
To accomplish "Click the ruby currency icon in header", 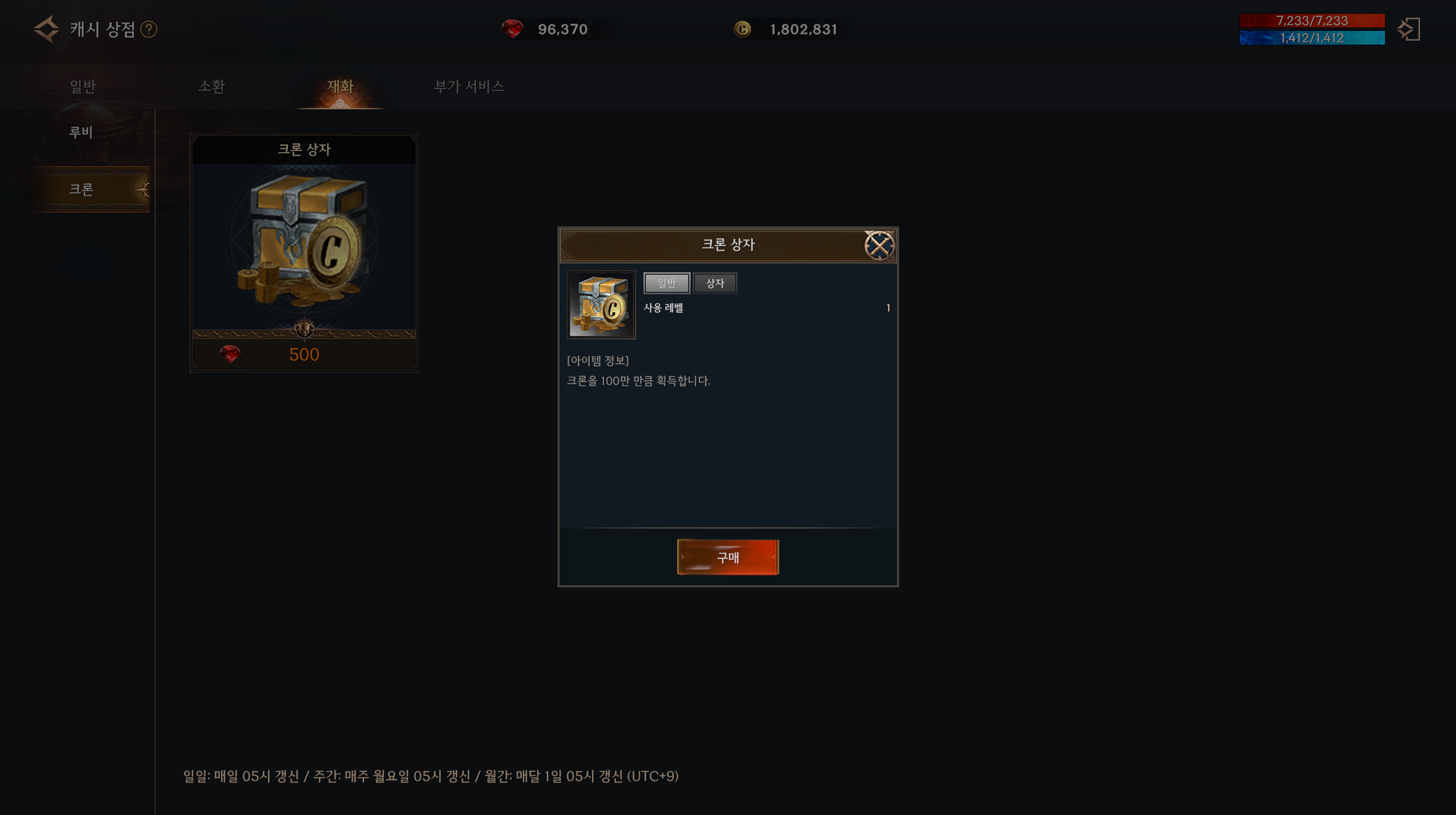I will (x=512, y=29).
